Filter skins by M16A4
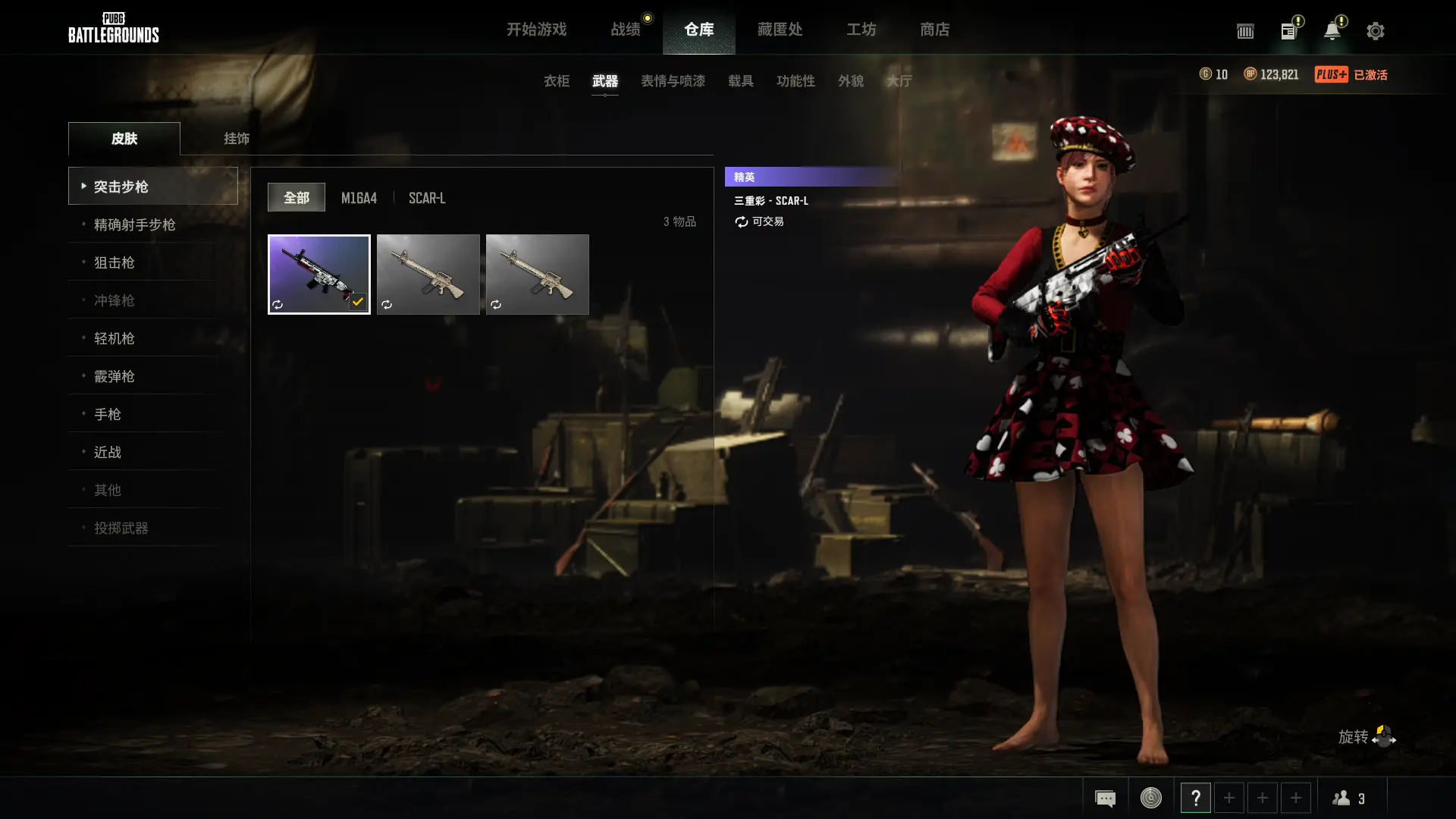 (x=359, y=198)
